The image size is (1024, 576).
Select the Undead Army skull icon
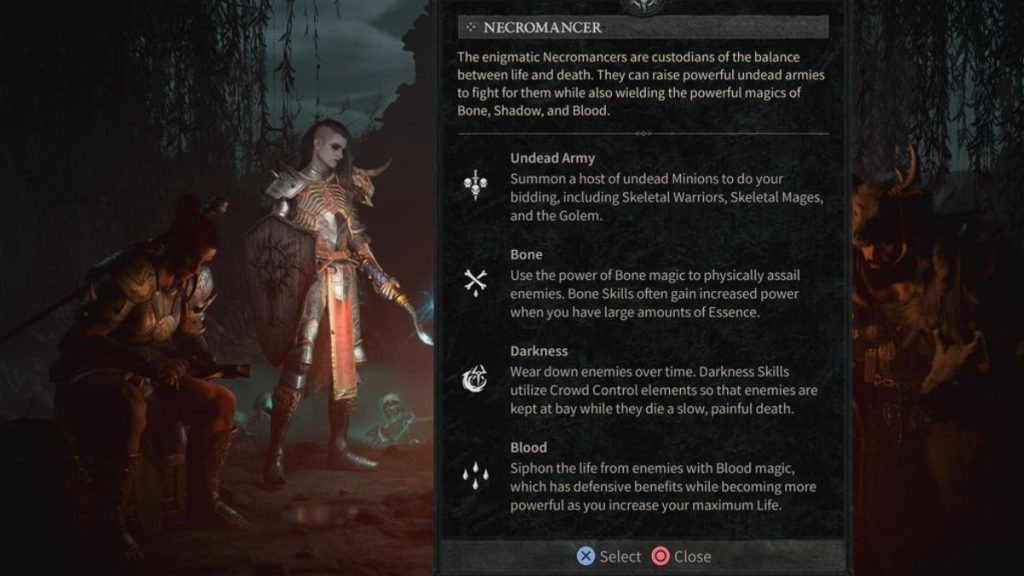(x=475, y=186)
